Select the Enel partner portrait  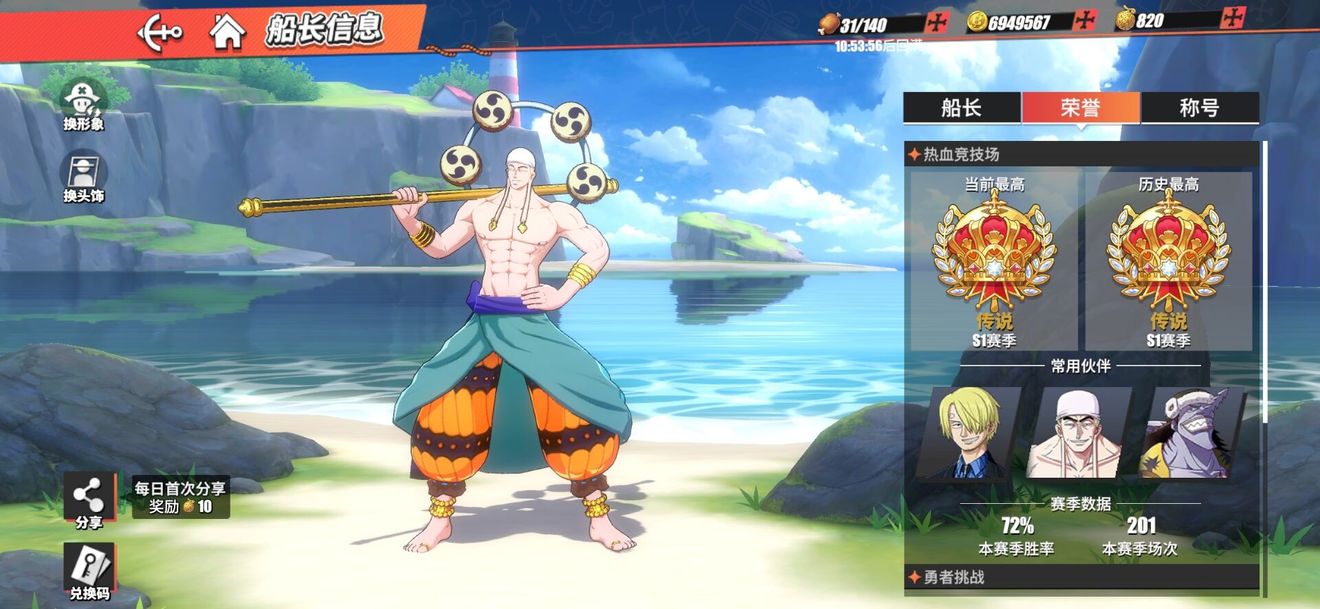pos(1080,433)
